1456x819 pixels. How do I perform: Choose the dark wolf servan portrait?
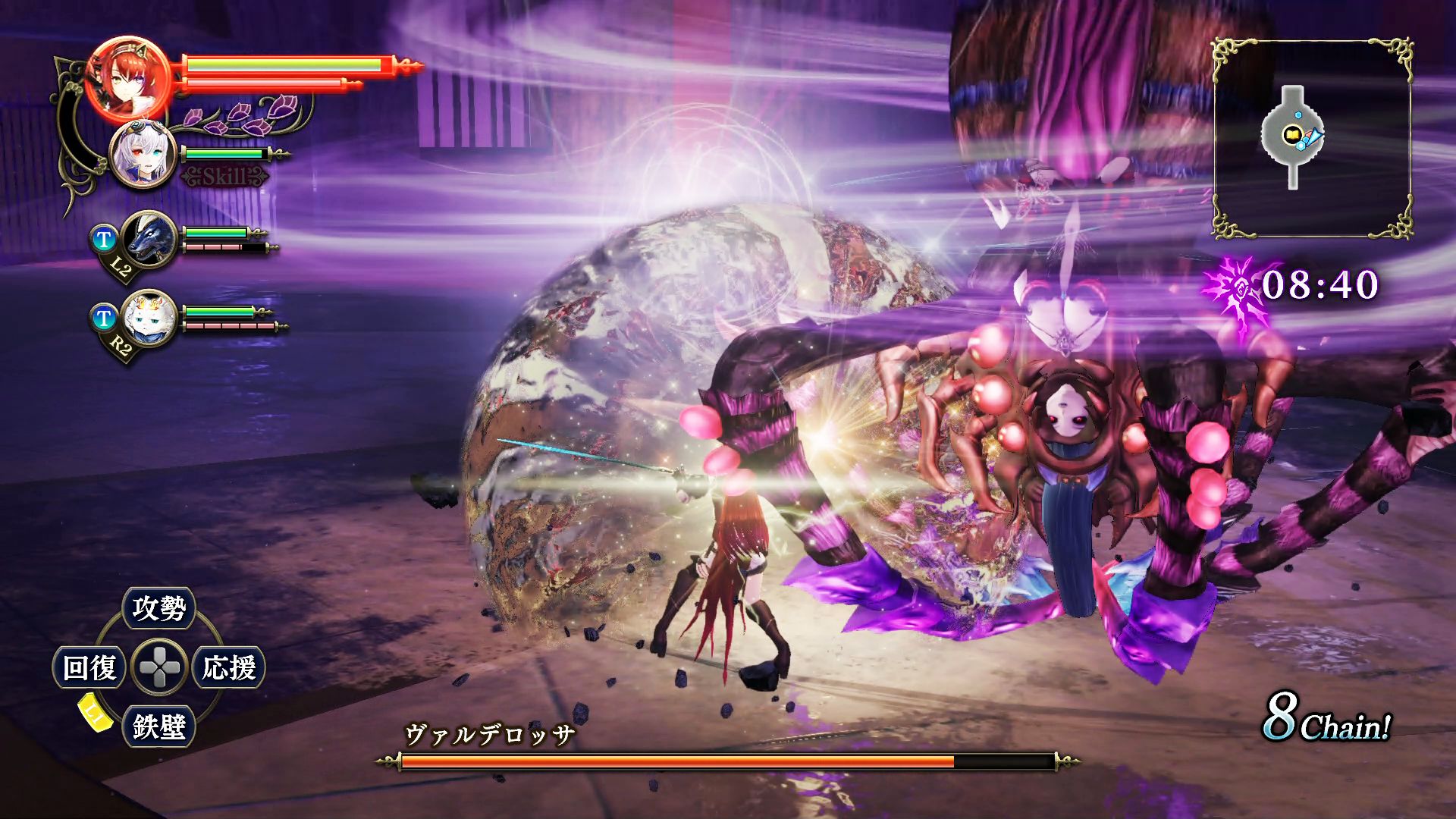(149, 239)
